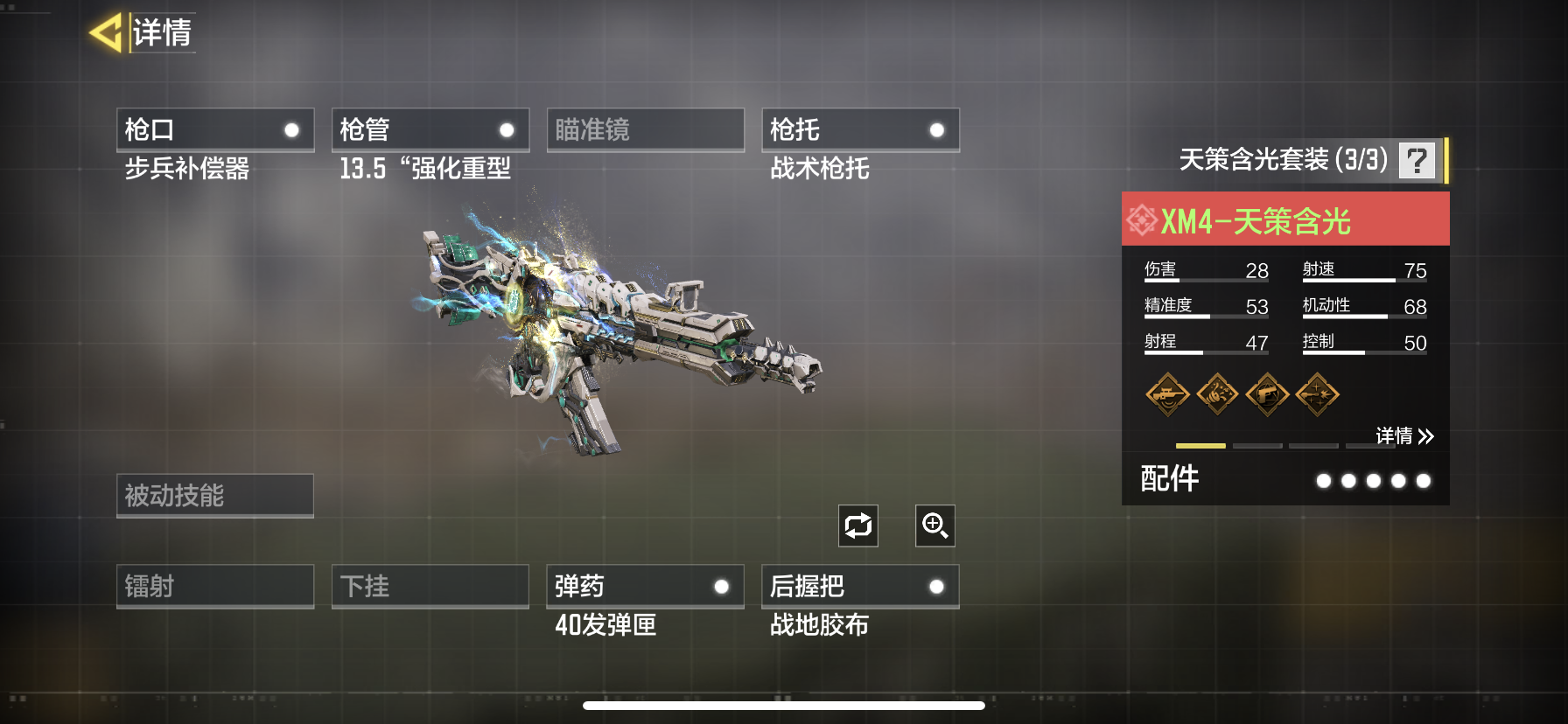Select the 镭射 laser slot
The image size is (1568, 724).
(215, 586)
